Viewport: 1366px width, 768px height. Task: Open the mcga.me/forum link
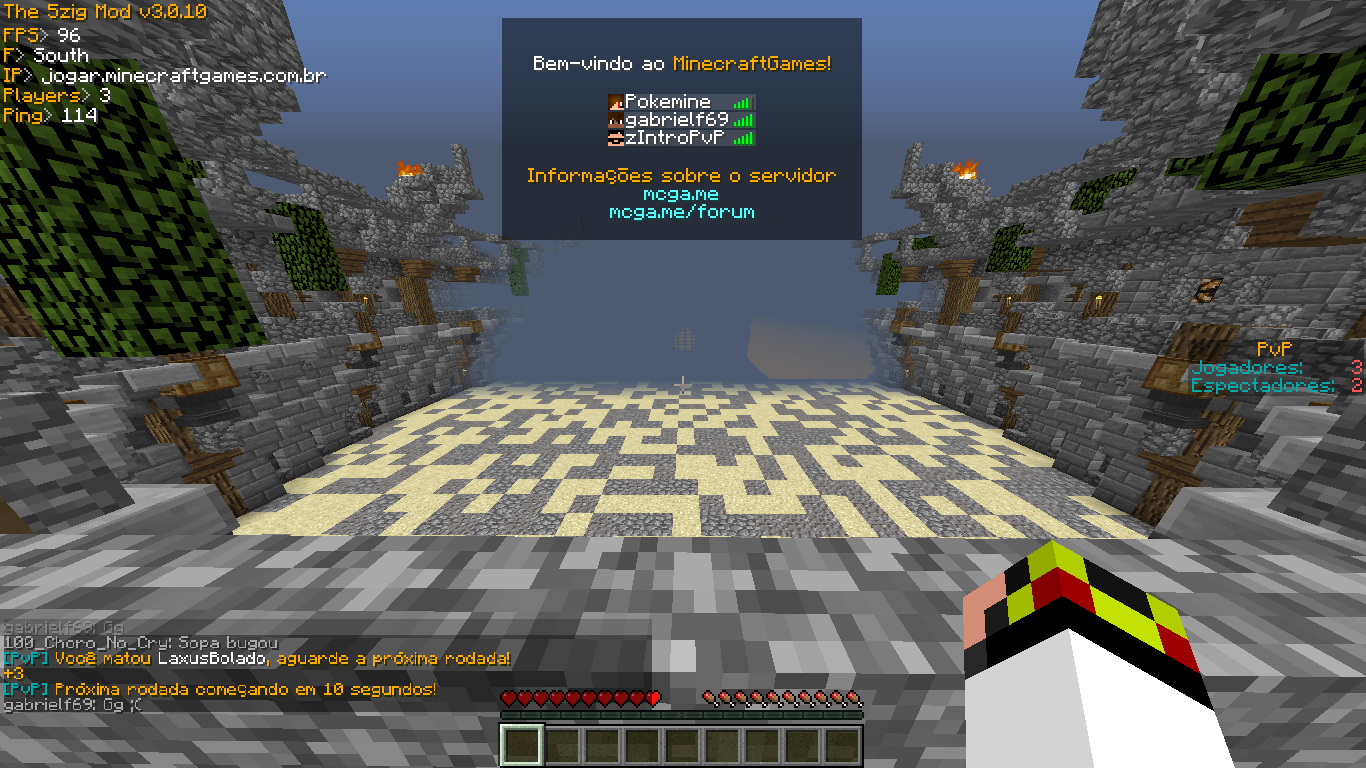(x=681, y=212)
